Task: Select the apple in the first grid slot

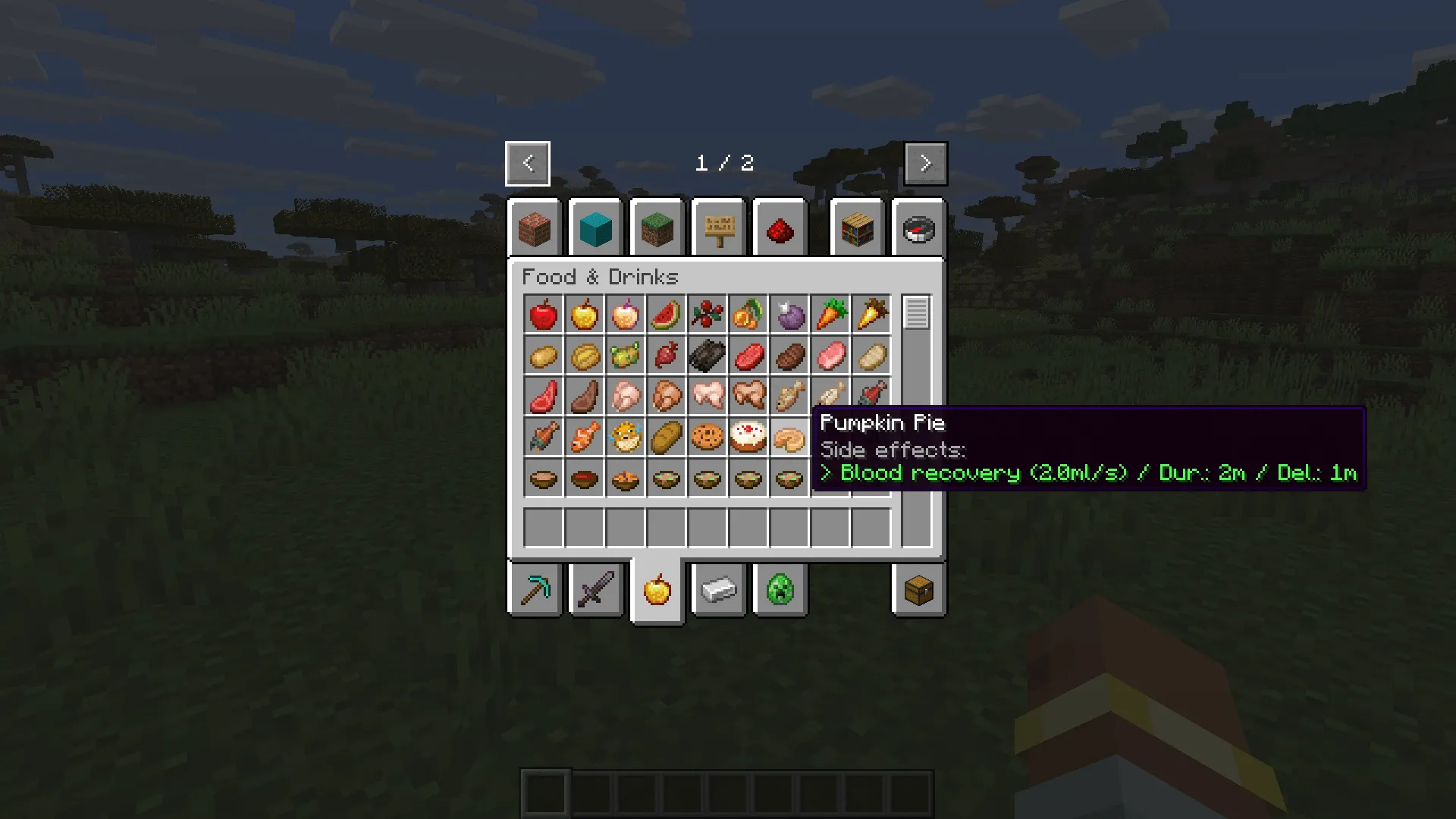Action: (543, 315)
